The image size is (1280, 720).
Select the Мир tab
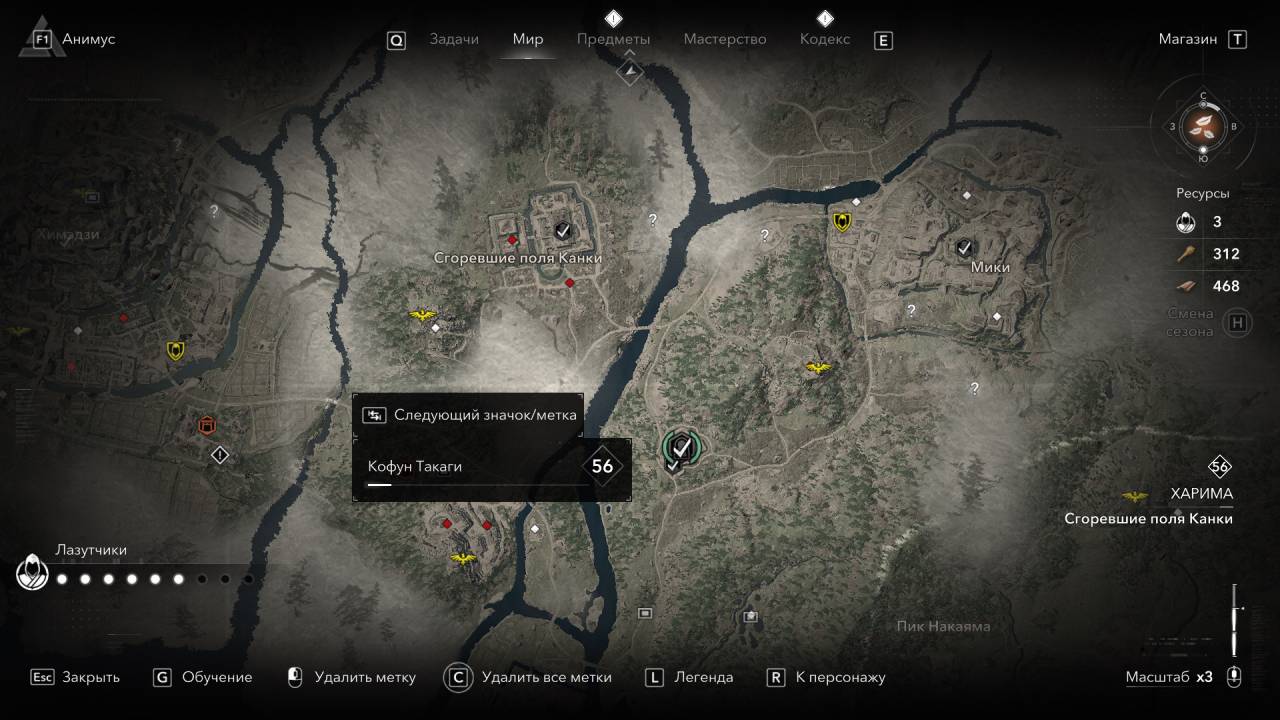point(528,39)
